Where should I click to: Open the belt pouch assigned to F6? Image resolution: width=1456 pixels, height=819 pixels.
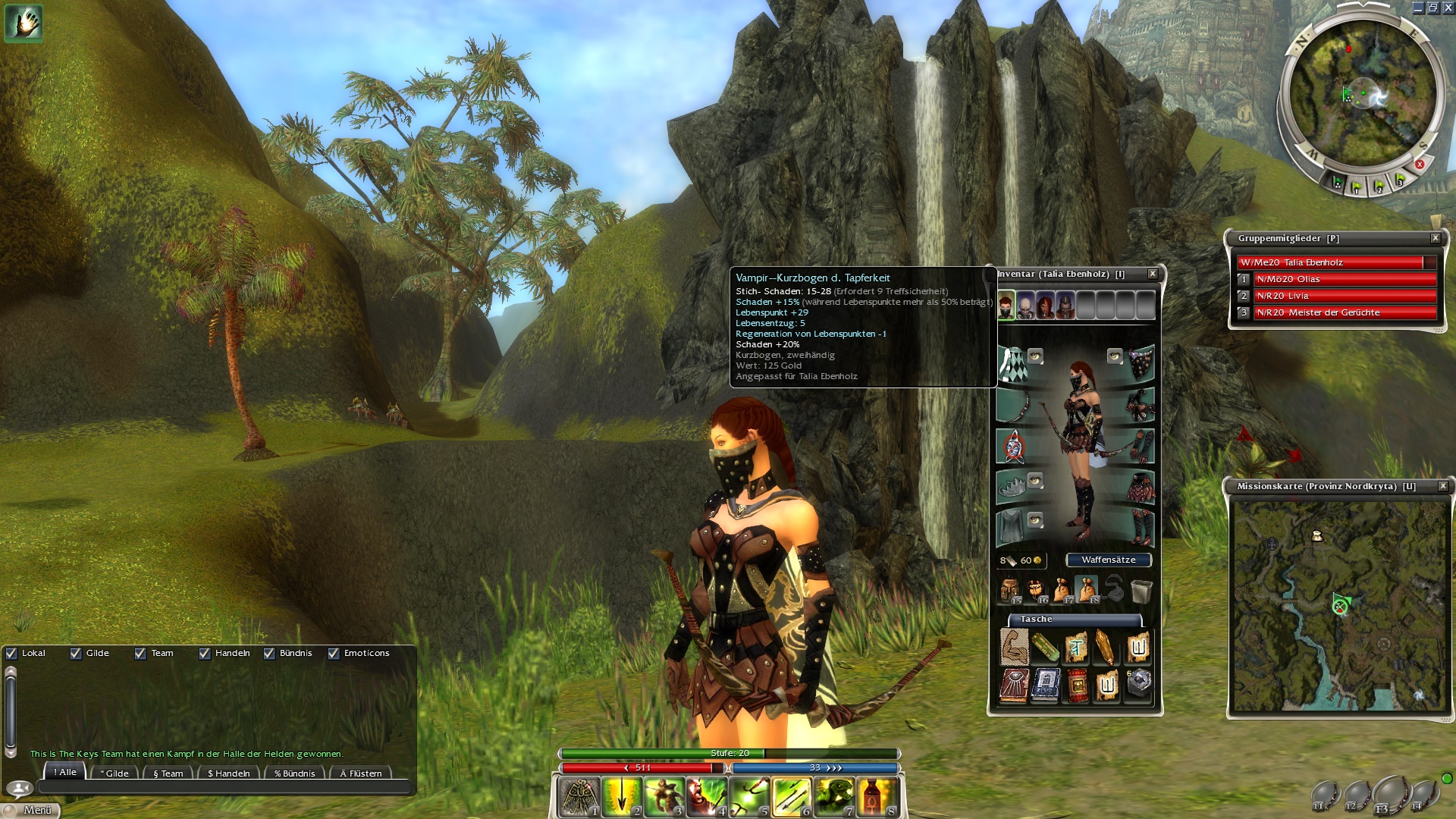(1036, 590)
